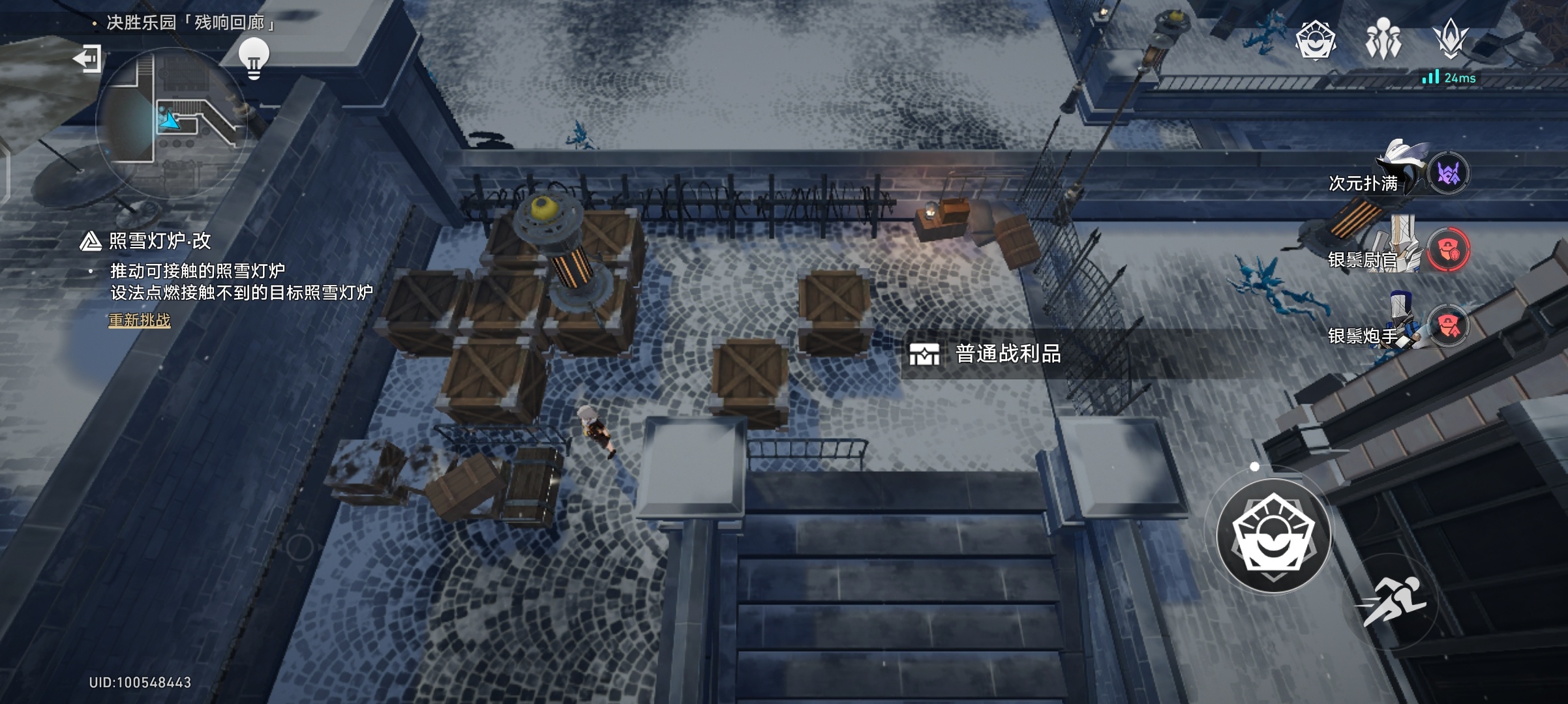The image size is (1568, 704).
Task: Toggle the sprint running-figure button
Action: pos(1392,601)
